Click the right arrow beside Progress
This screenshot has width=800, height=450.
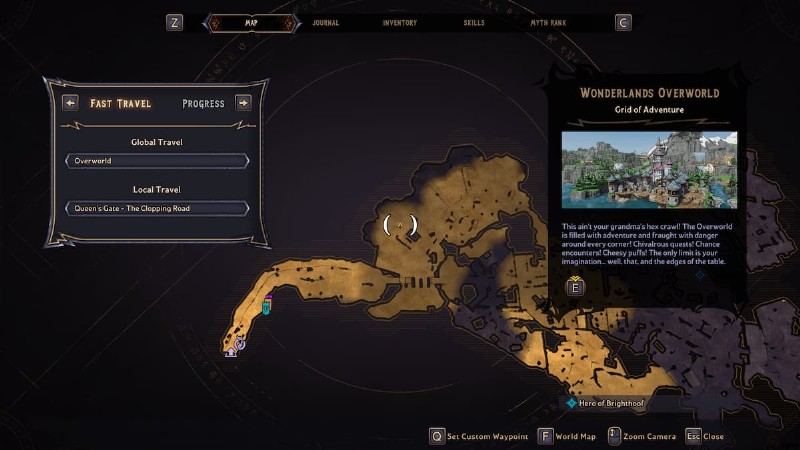tap(243, 102)
